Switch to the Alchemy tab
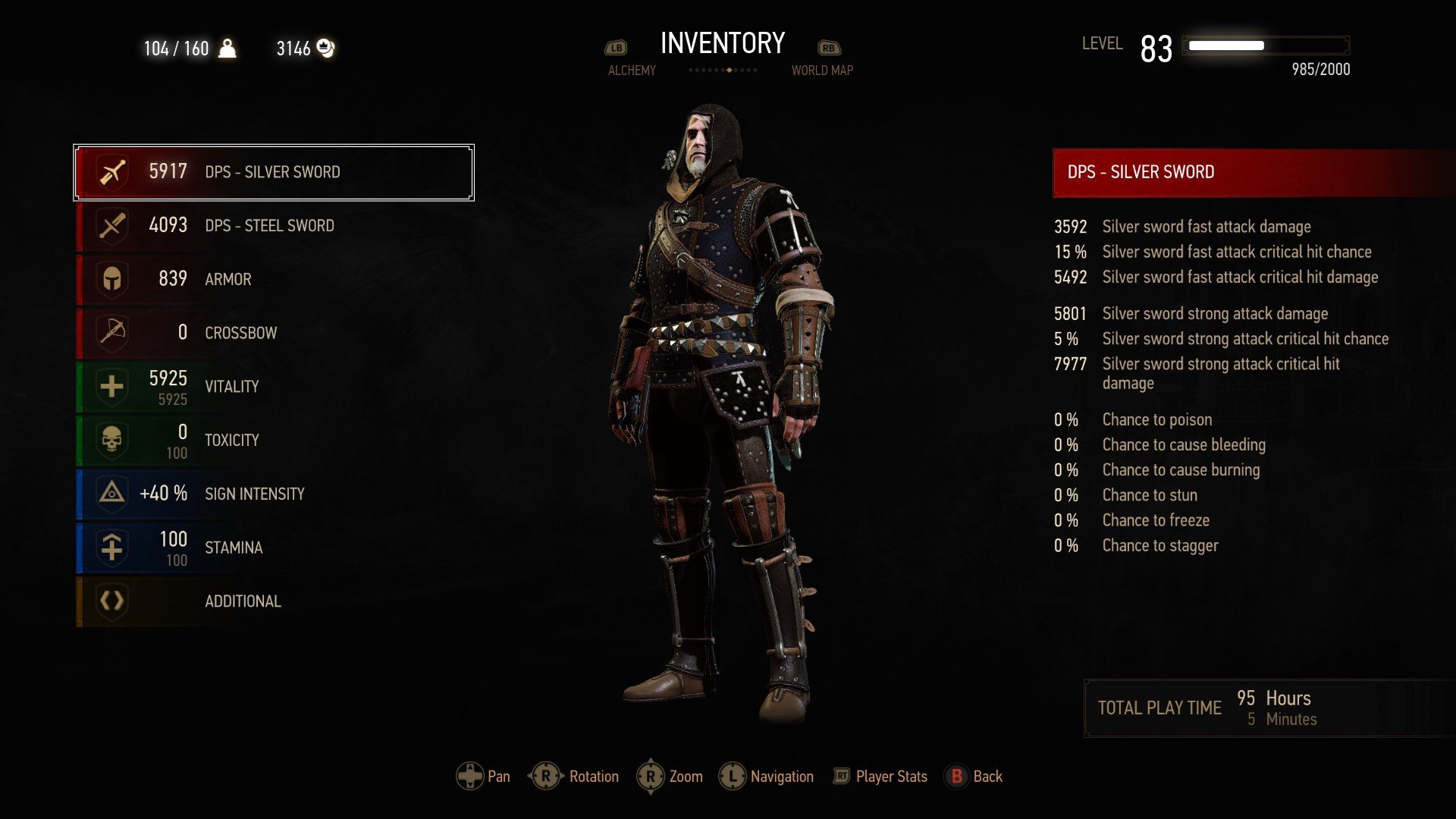 (631, 70)
